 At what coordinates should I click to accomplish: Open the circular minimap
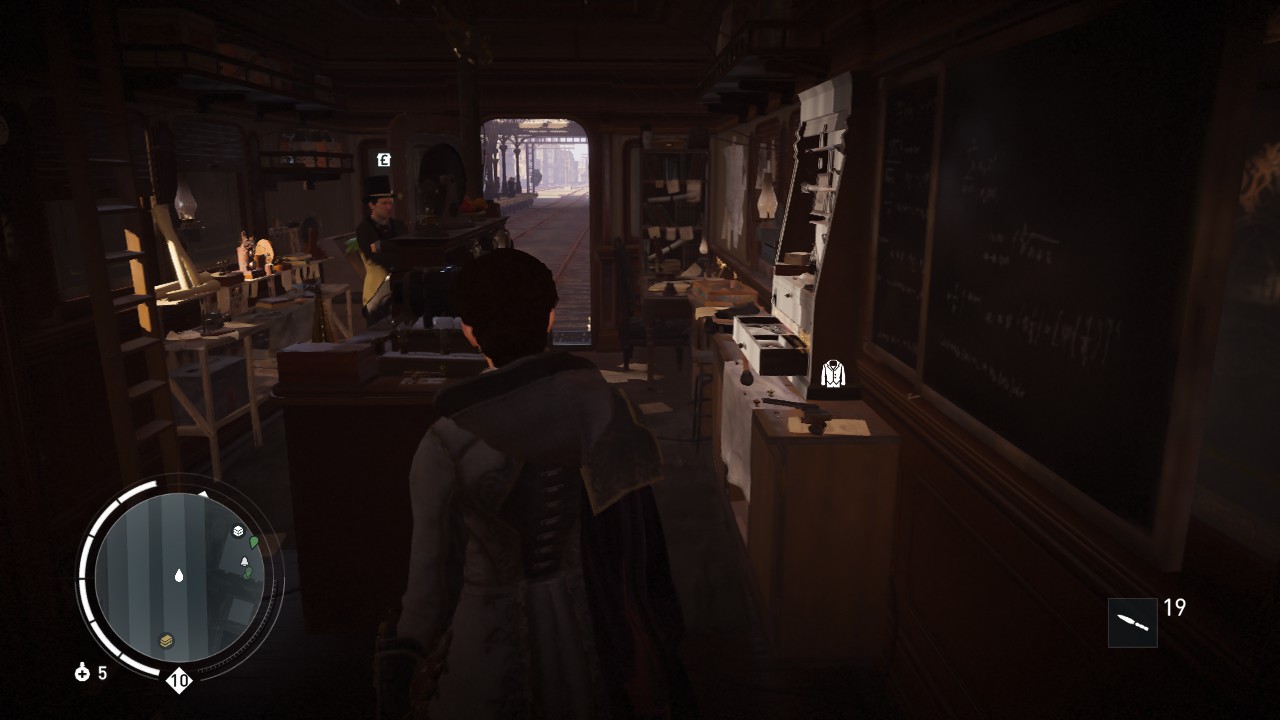(x=179, y=576)
